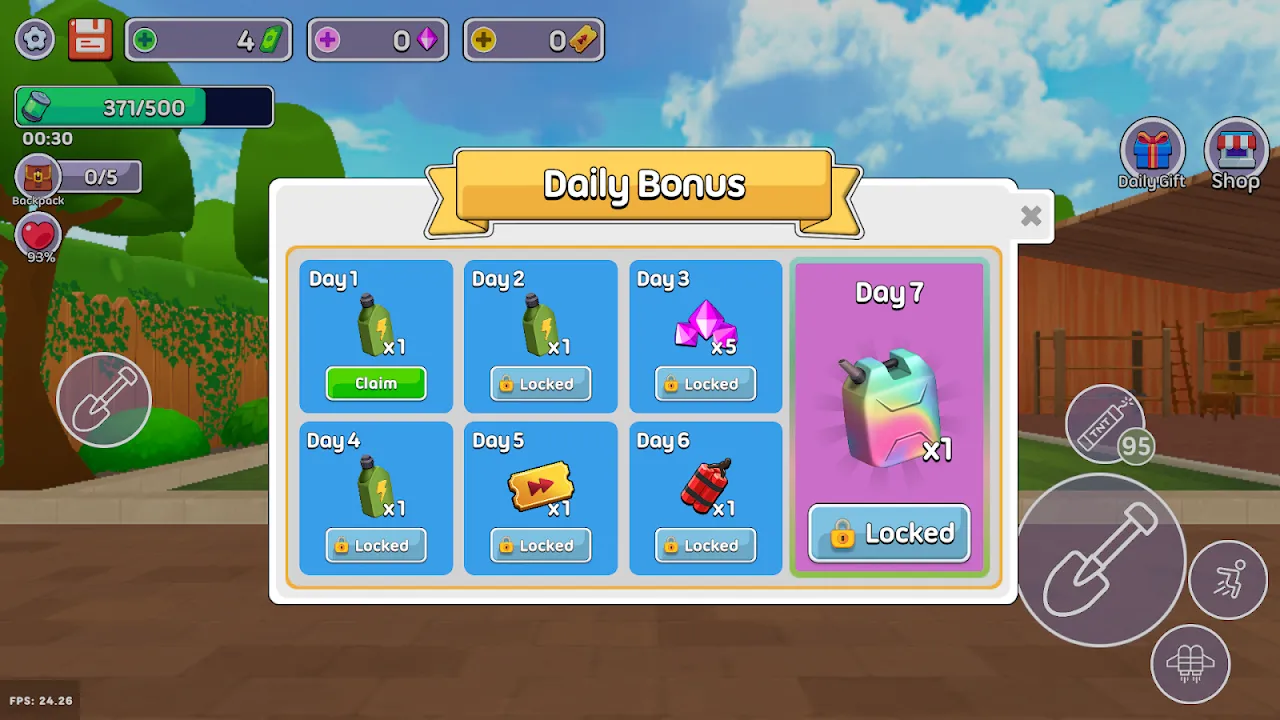Add more green cash with plus button
This screenshot has width=1280, height=720.
pyautogui.click(x=145, y=40)
